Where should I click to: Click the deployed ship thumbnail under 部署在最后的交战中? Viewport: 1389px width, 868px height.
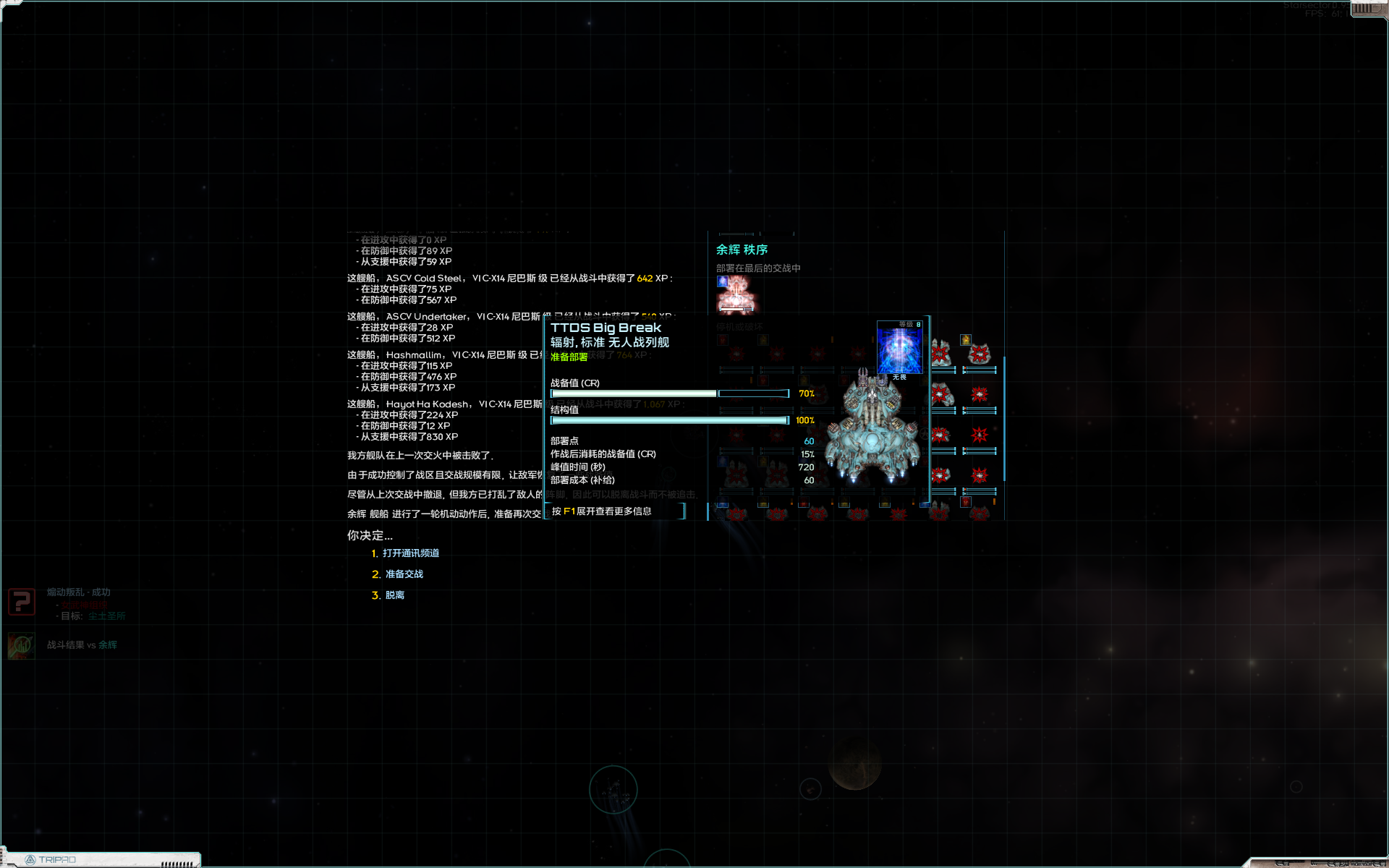coord(736,294)
